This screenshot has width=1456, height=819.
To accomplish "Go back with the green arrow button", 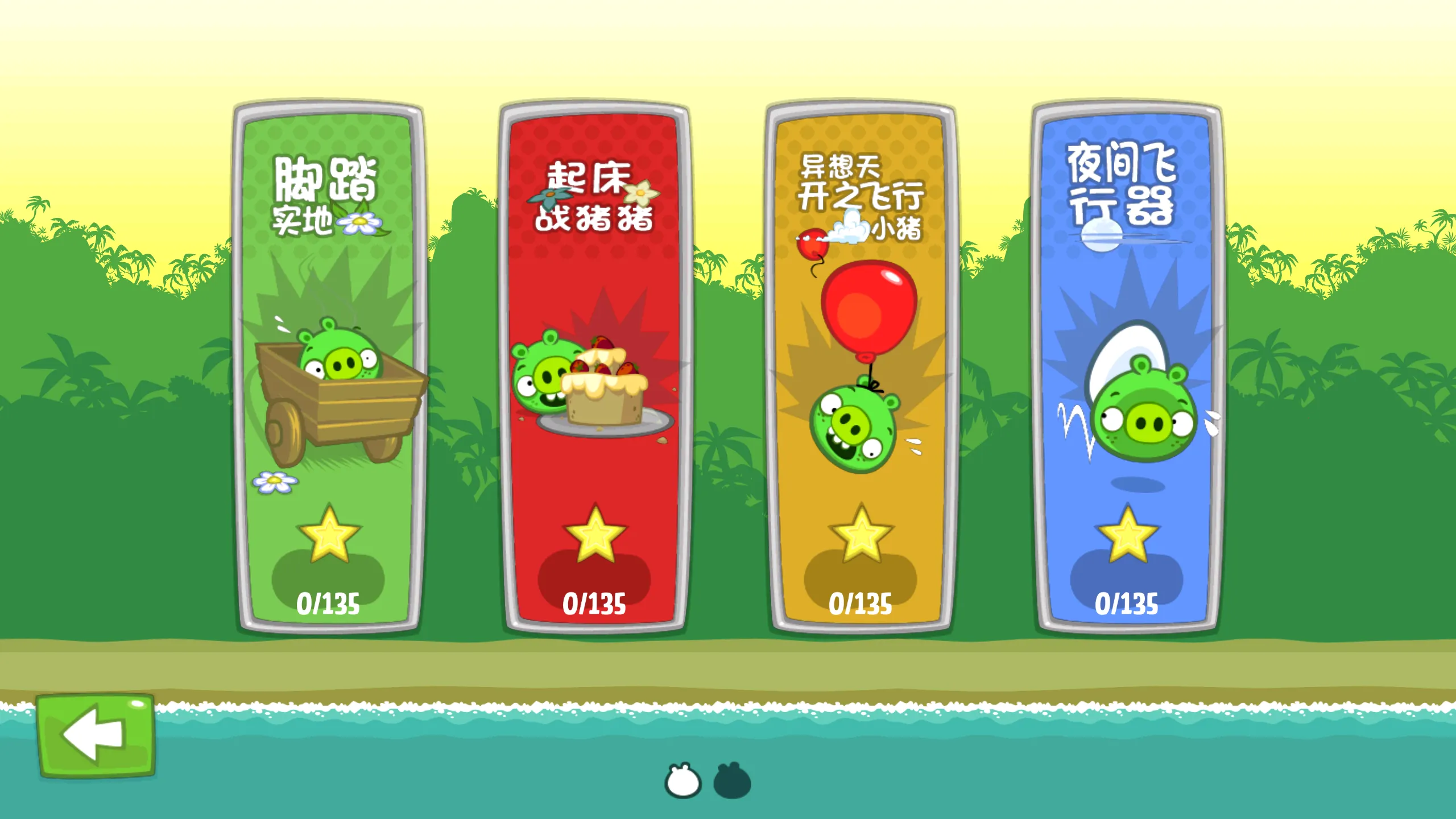I will pos(96,735).
